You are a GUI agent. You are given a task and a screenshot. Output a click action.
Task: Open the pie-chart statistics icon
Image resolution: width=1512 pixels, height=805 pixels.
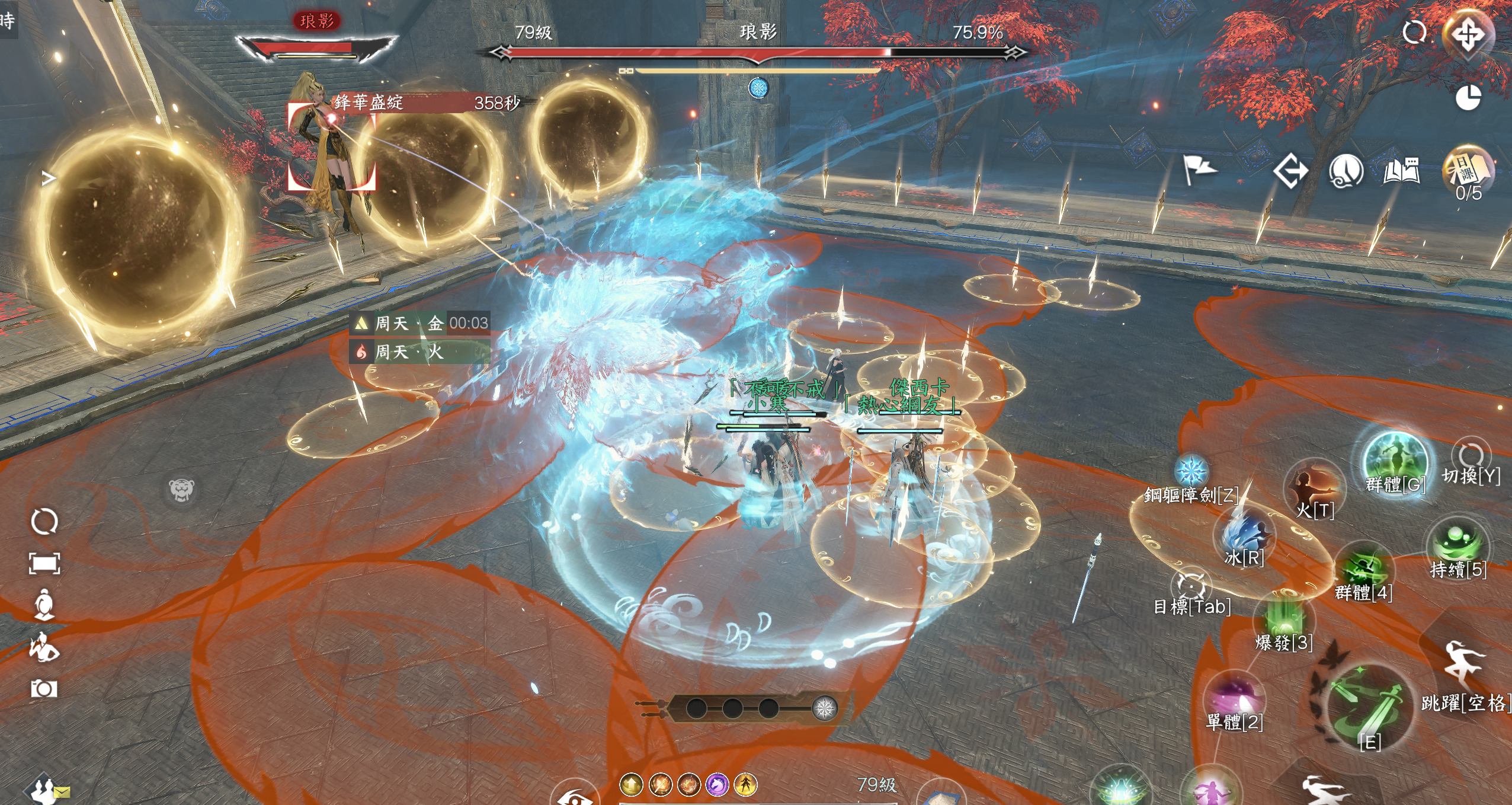[x=1468, y=98]
